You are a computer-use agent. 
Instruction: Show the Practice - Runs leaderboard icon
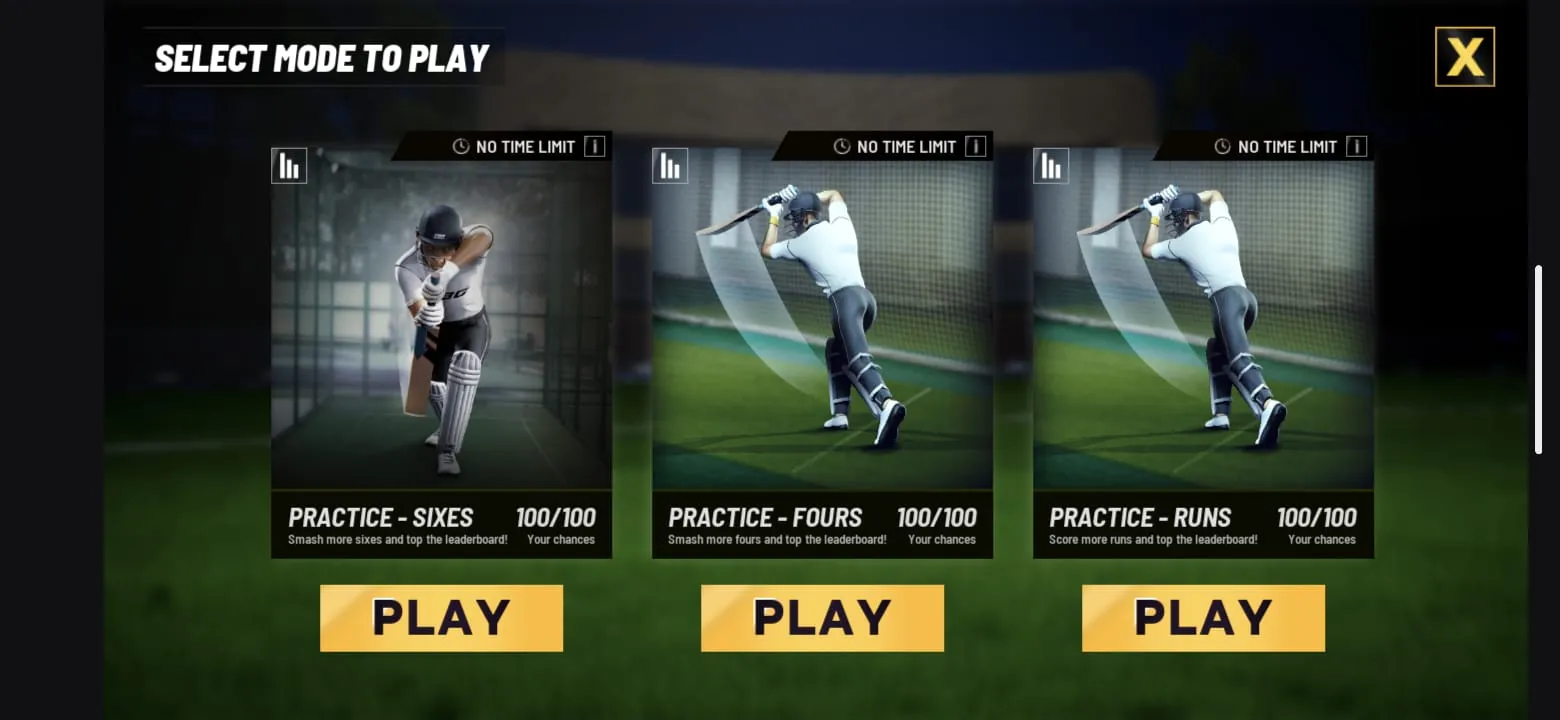(x=1051, y=166)
